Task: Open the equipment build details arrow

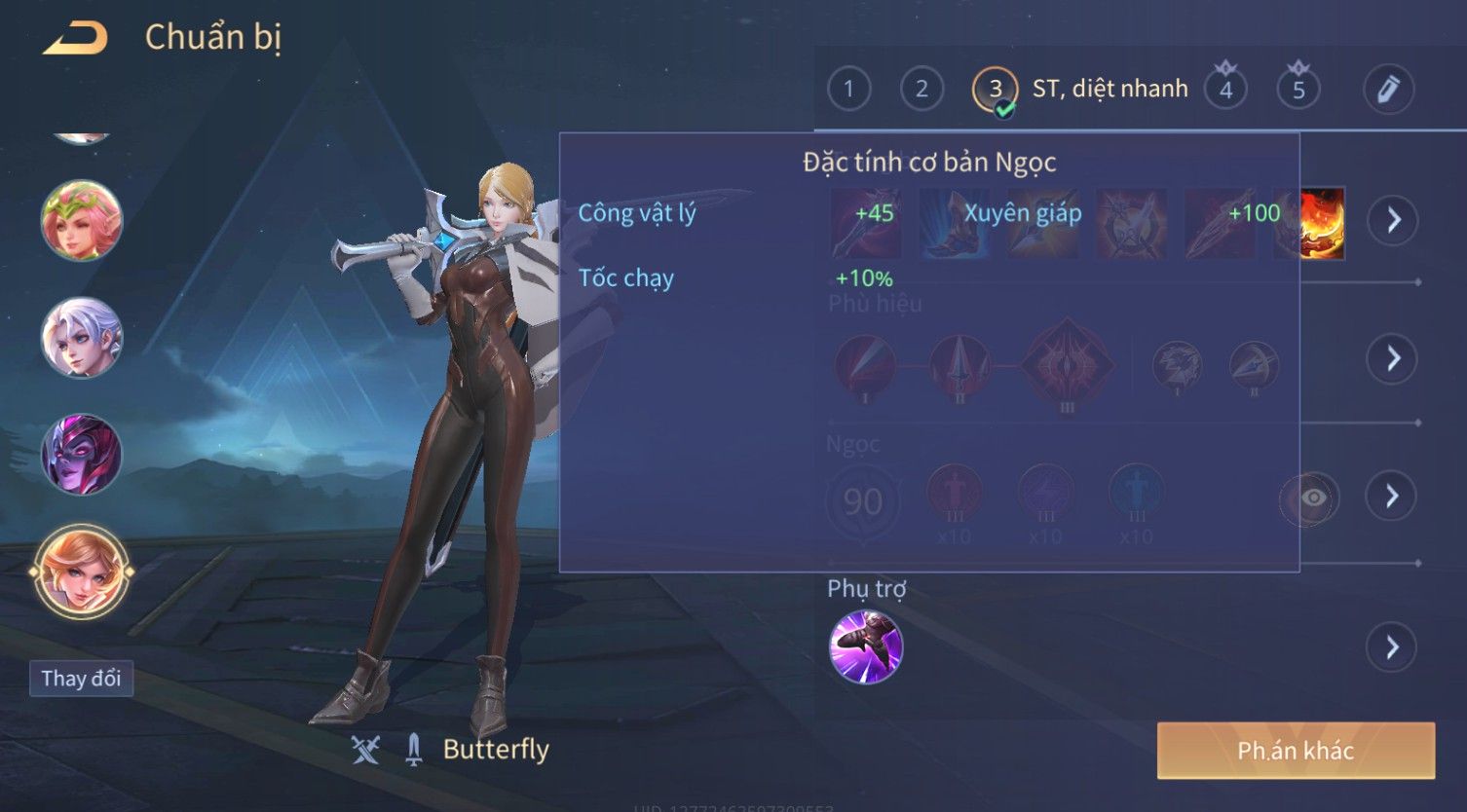Action: [1393, 220]
